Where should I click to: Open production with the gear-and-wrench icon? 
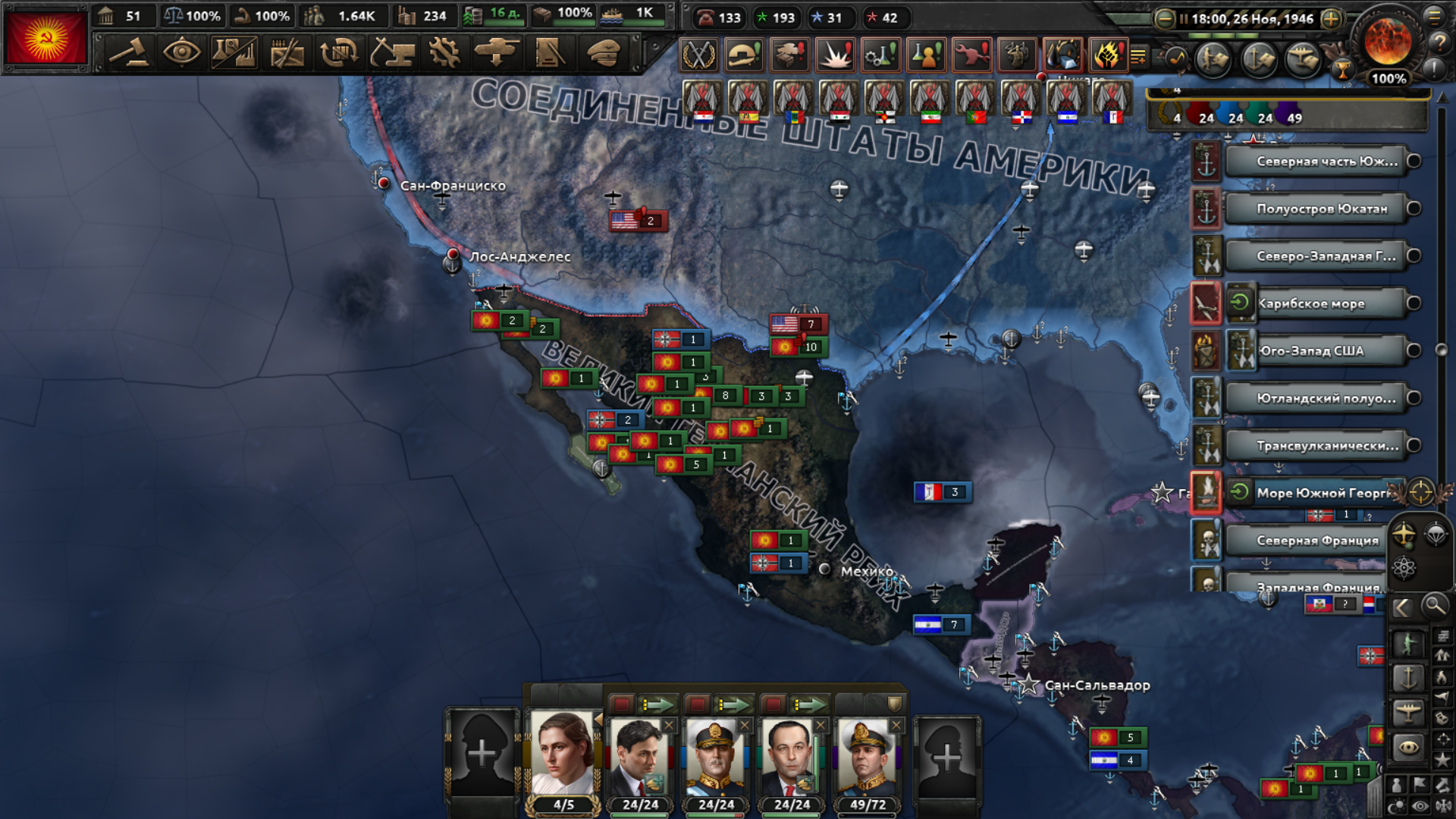(444, 53)
